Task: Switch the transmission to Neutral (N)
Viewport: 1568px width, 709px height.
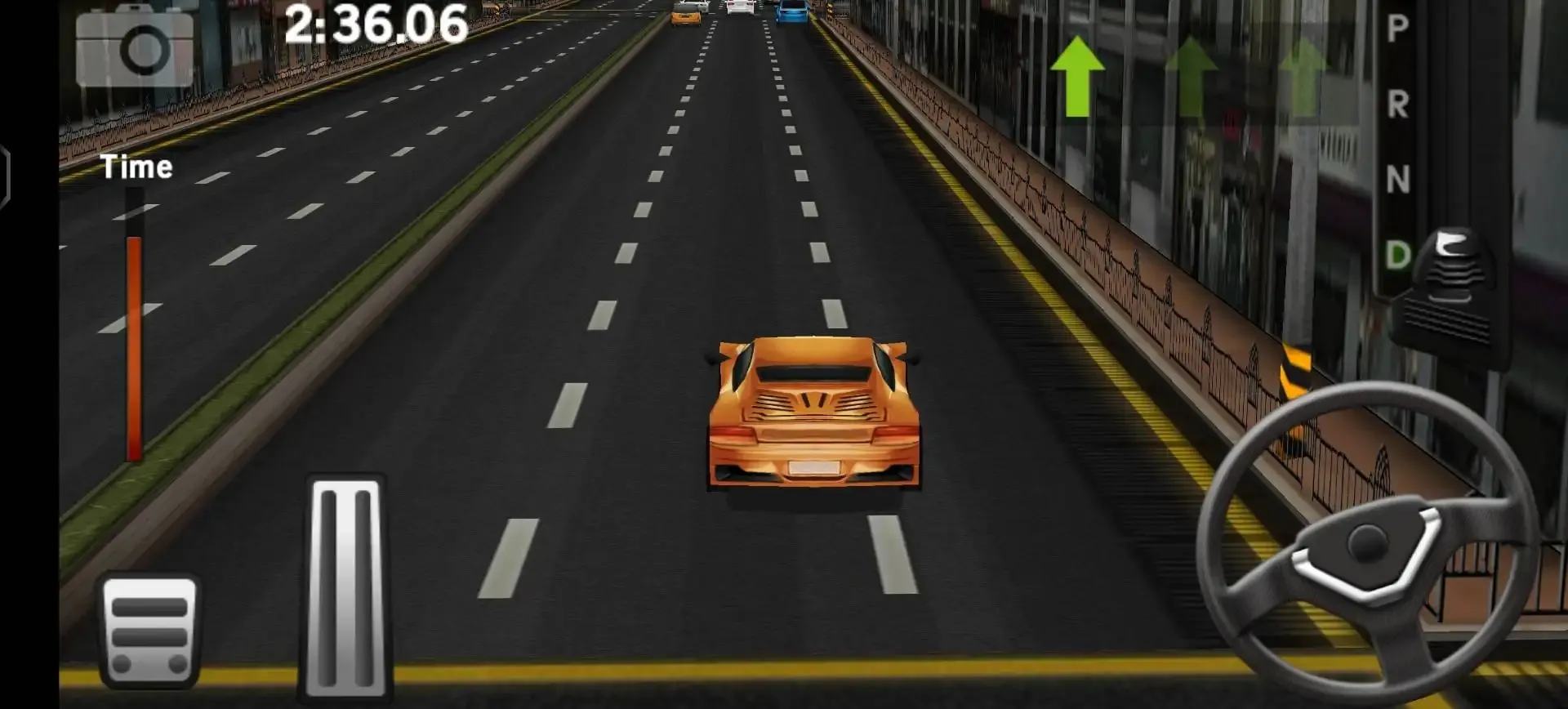Action: [x=1396, y=174]
